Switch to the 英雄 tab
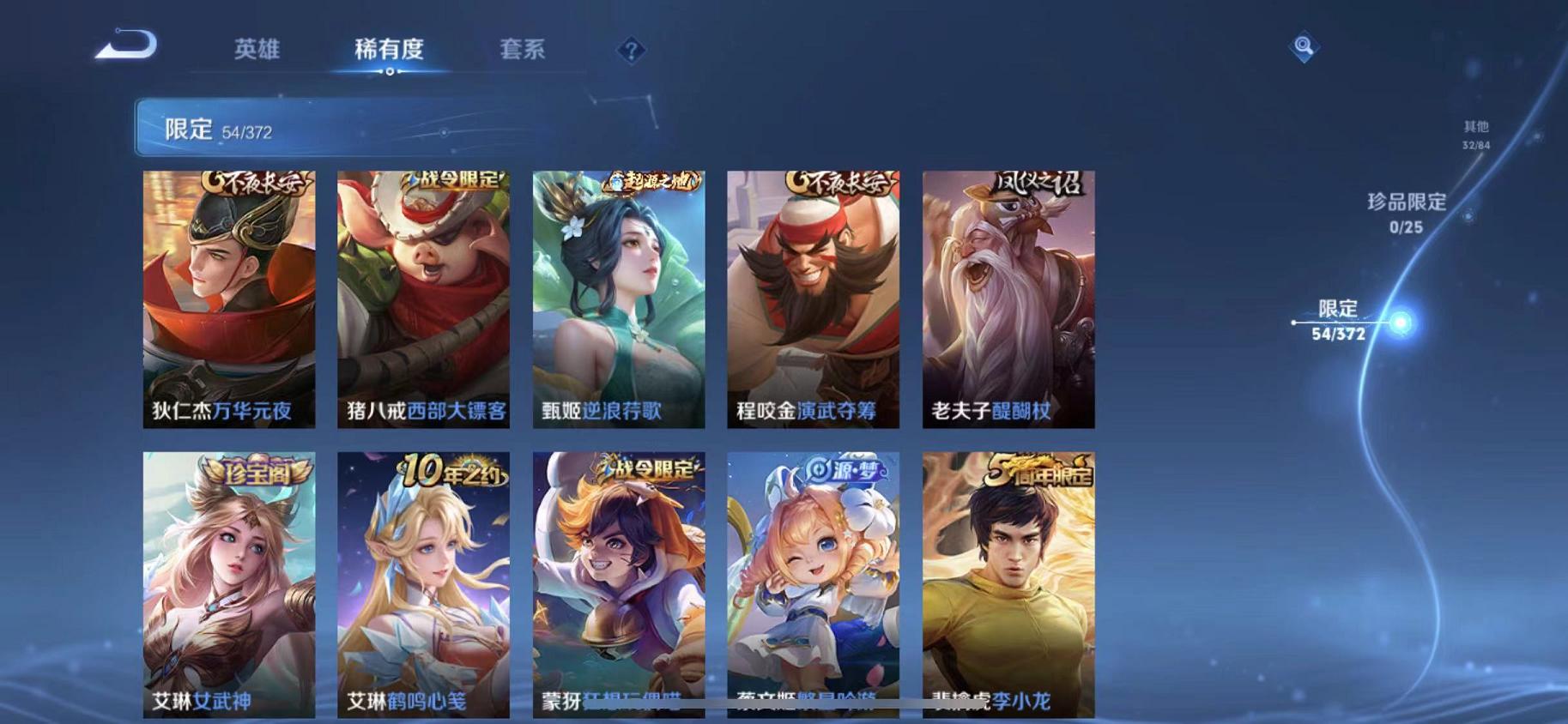1568x724 pixels. point(257,50)
